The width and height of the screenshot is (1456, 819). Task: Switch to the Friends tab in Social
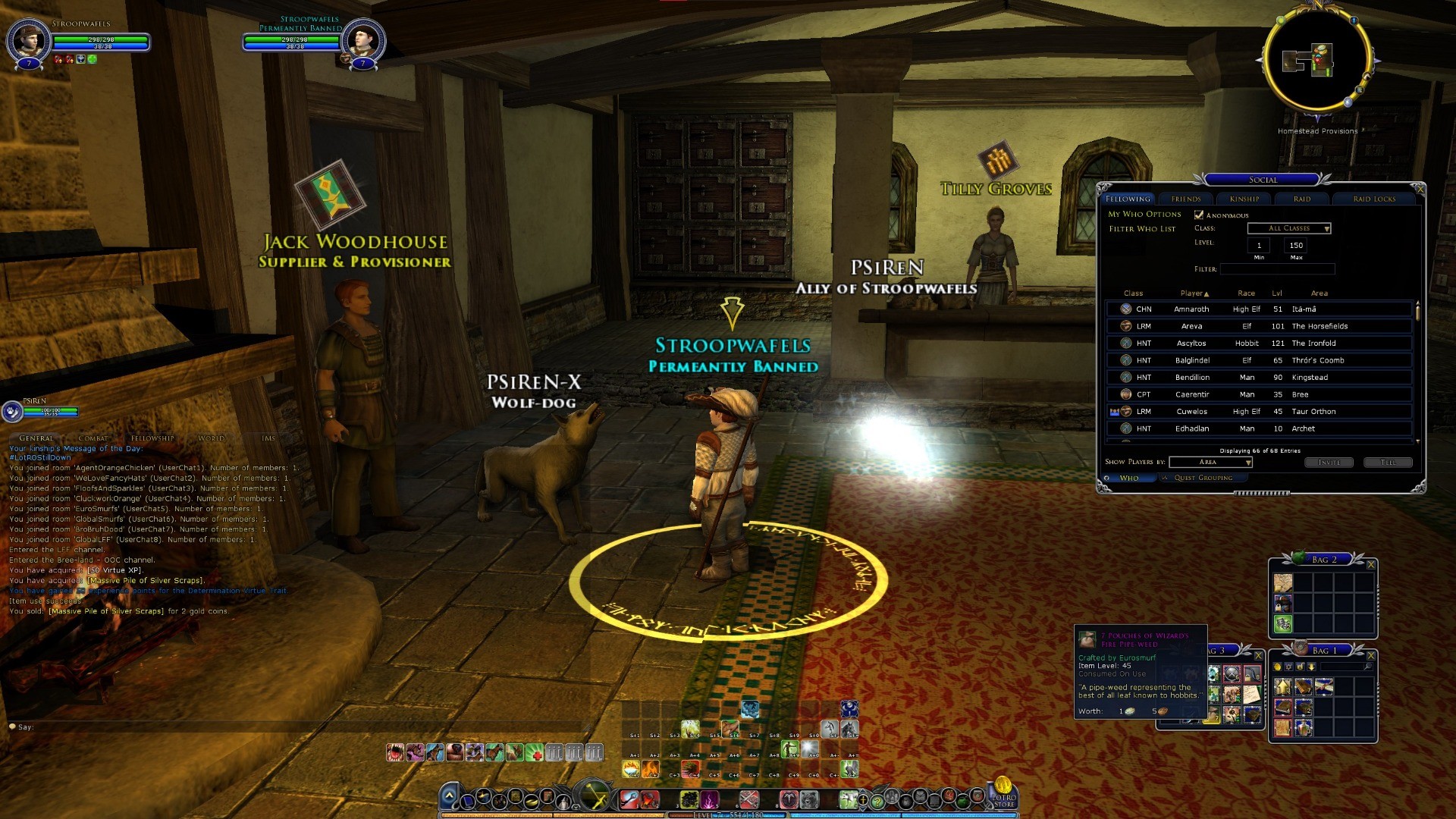click(x=1186, y=199)
